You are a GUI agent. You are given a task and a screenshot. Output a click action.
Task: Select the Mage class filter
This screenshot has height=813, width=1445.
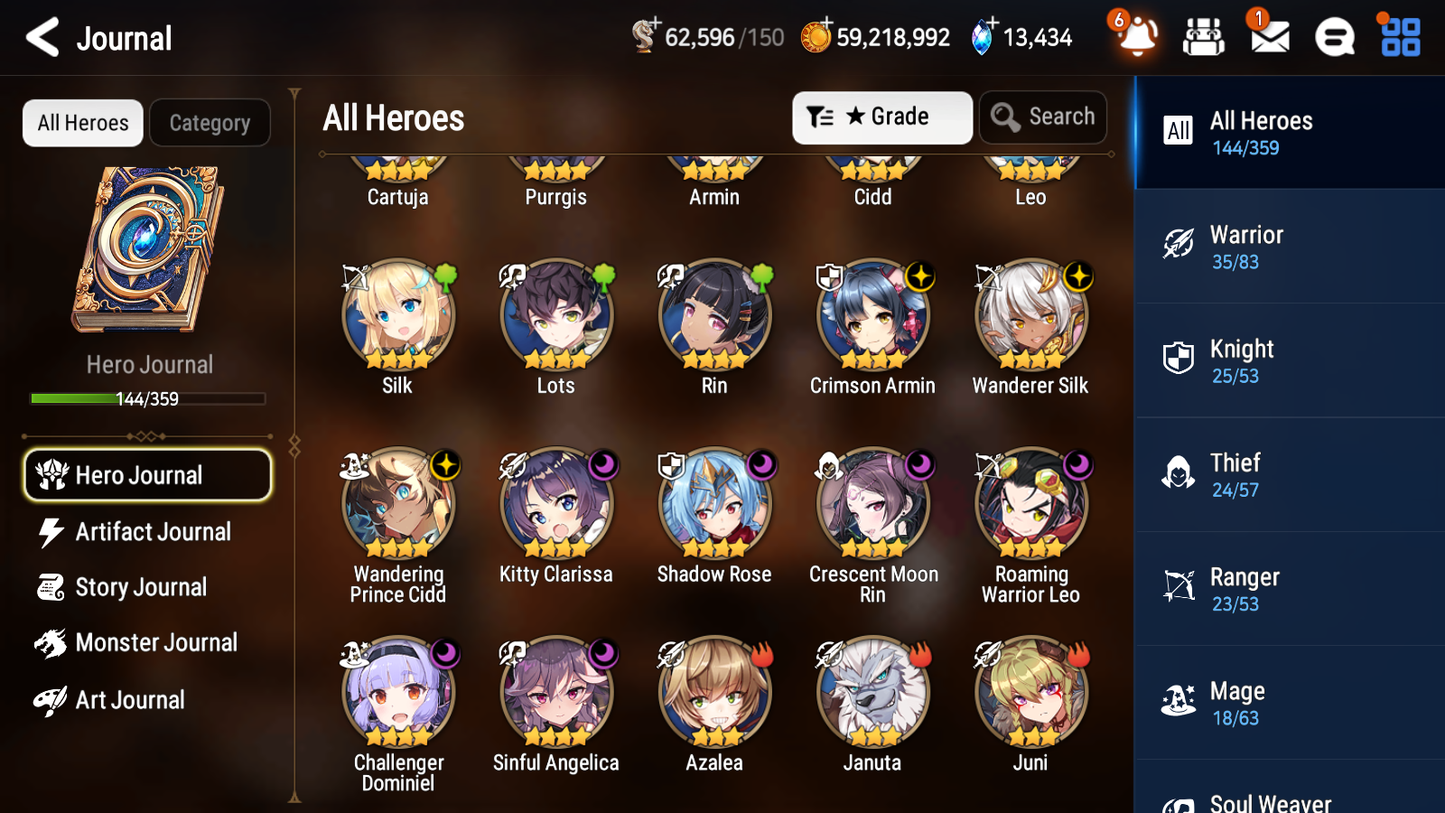[1289, 701]
